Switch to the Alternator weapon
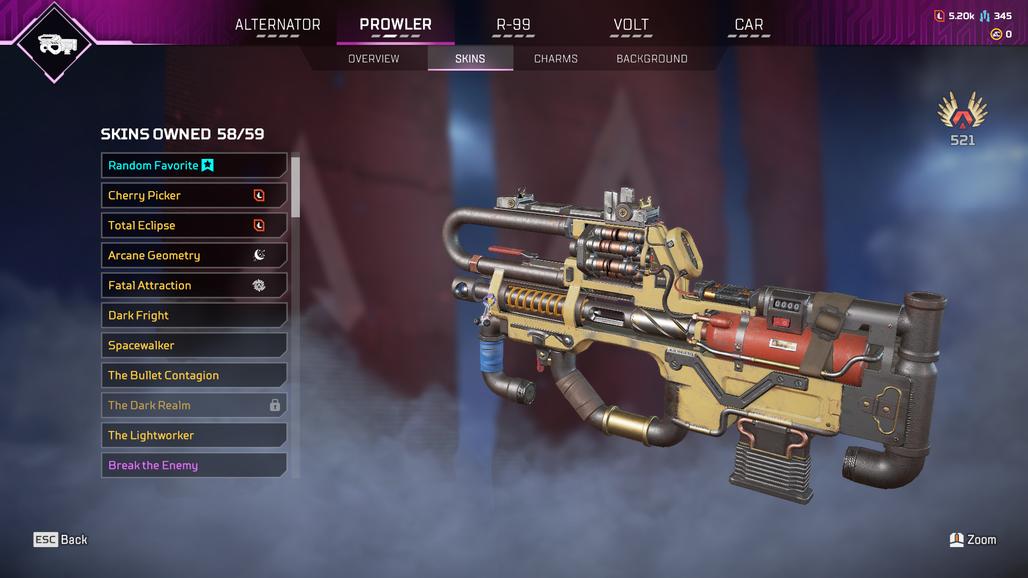Image resolution: width=1028 pixels, height=578 pixels. (277, 25)
